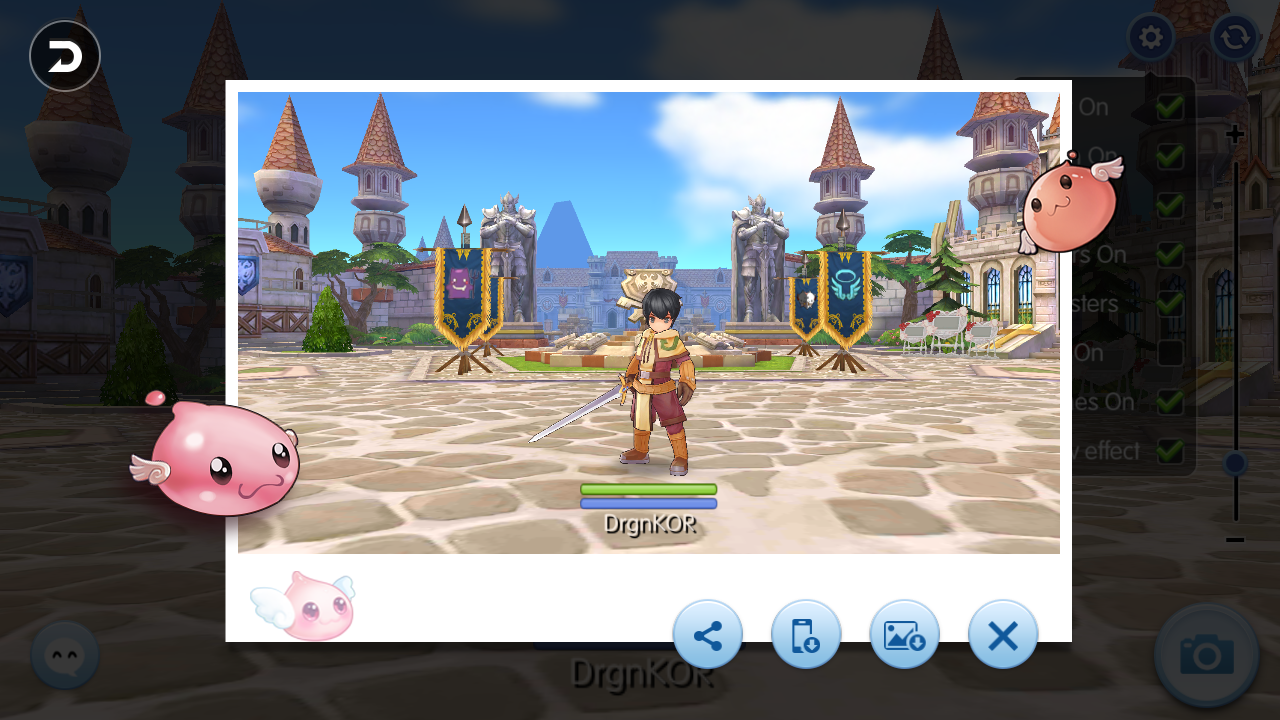1280x720 pixels.
Task: Click the character's HP bar in the preview
Action: [x=648, y=490]
